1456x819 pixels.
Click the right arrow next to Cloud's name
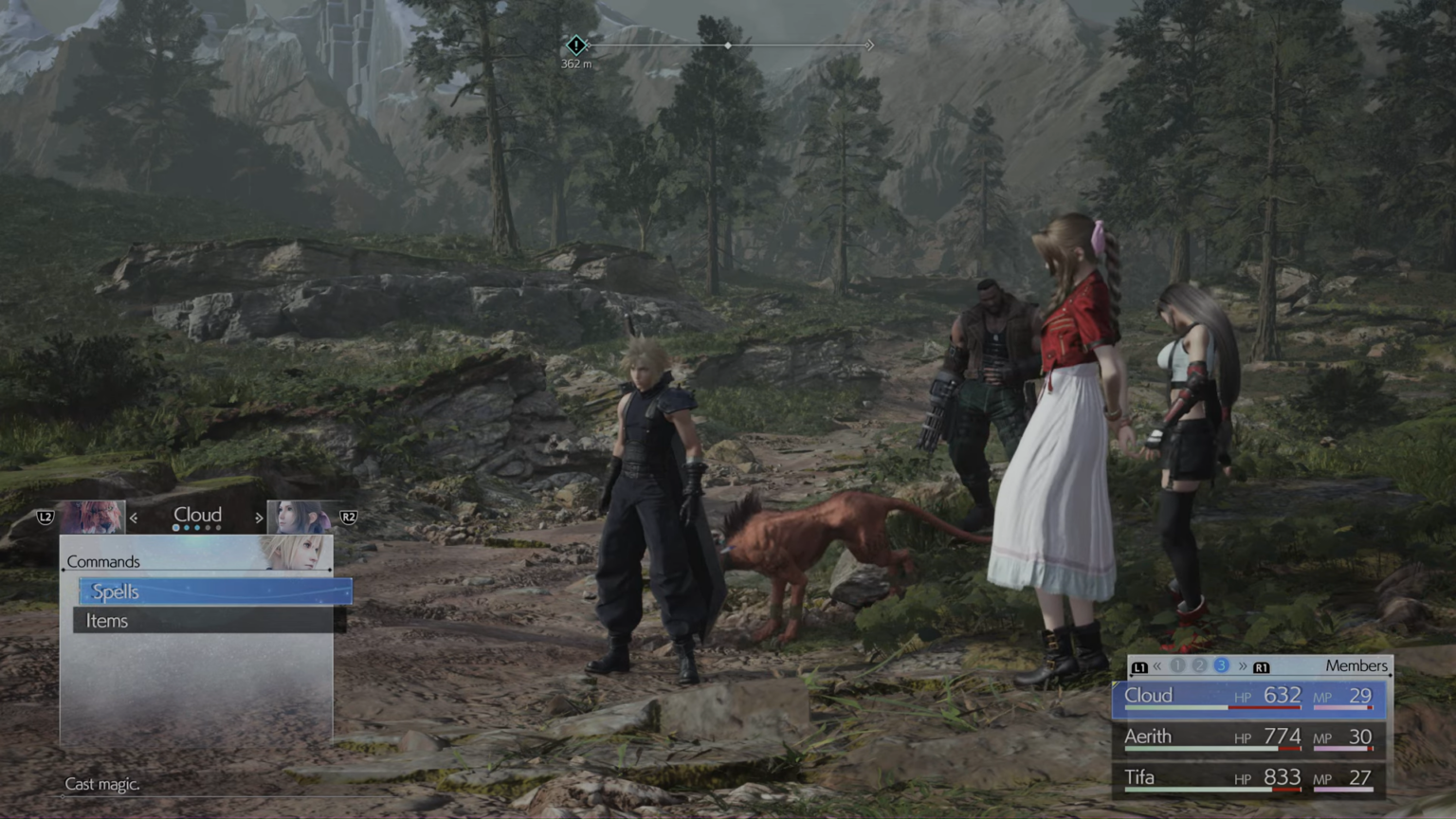point(258,518)
